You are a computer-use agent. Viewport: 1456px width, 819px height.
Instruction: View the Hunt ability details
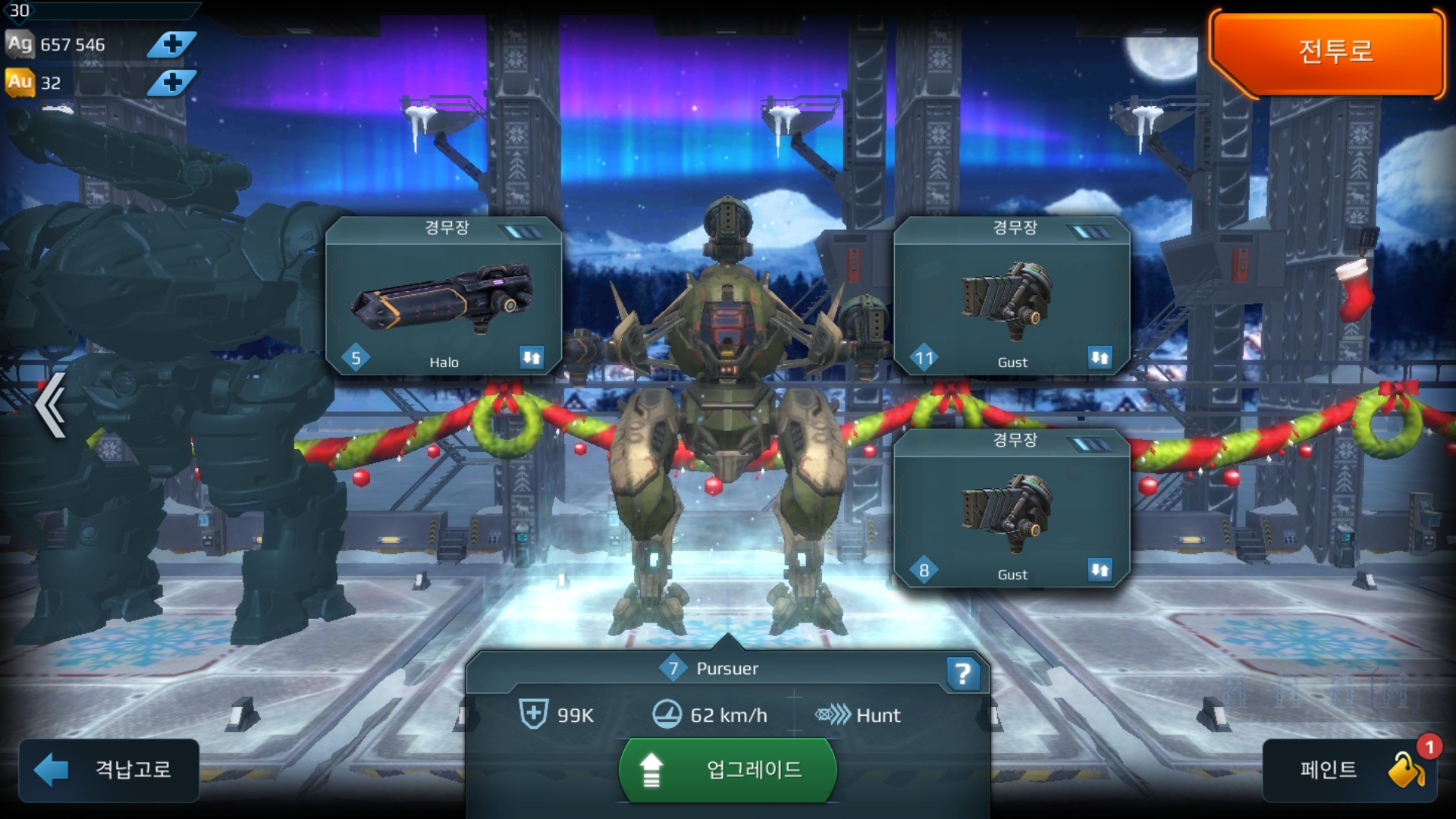858,715
